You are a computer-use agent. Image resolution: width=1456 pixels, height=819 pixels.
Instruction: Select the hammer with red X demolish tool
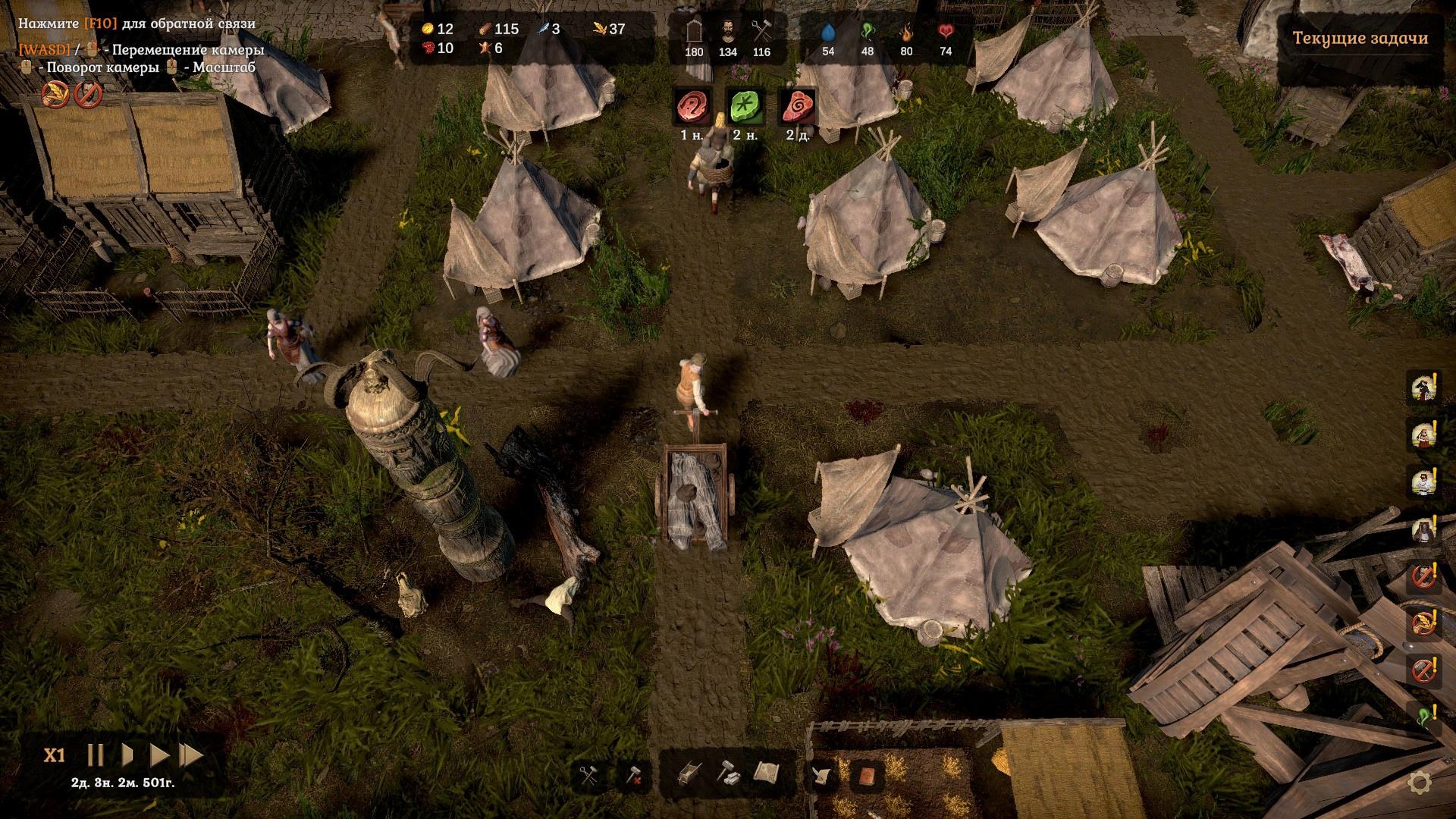click(633, 776)
